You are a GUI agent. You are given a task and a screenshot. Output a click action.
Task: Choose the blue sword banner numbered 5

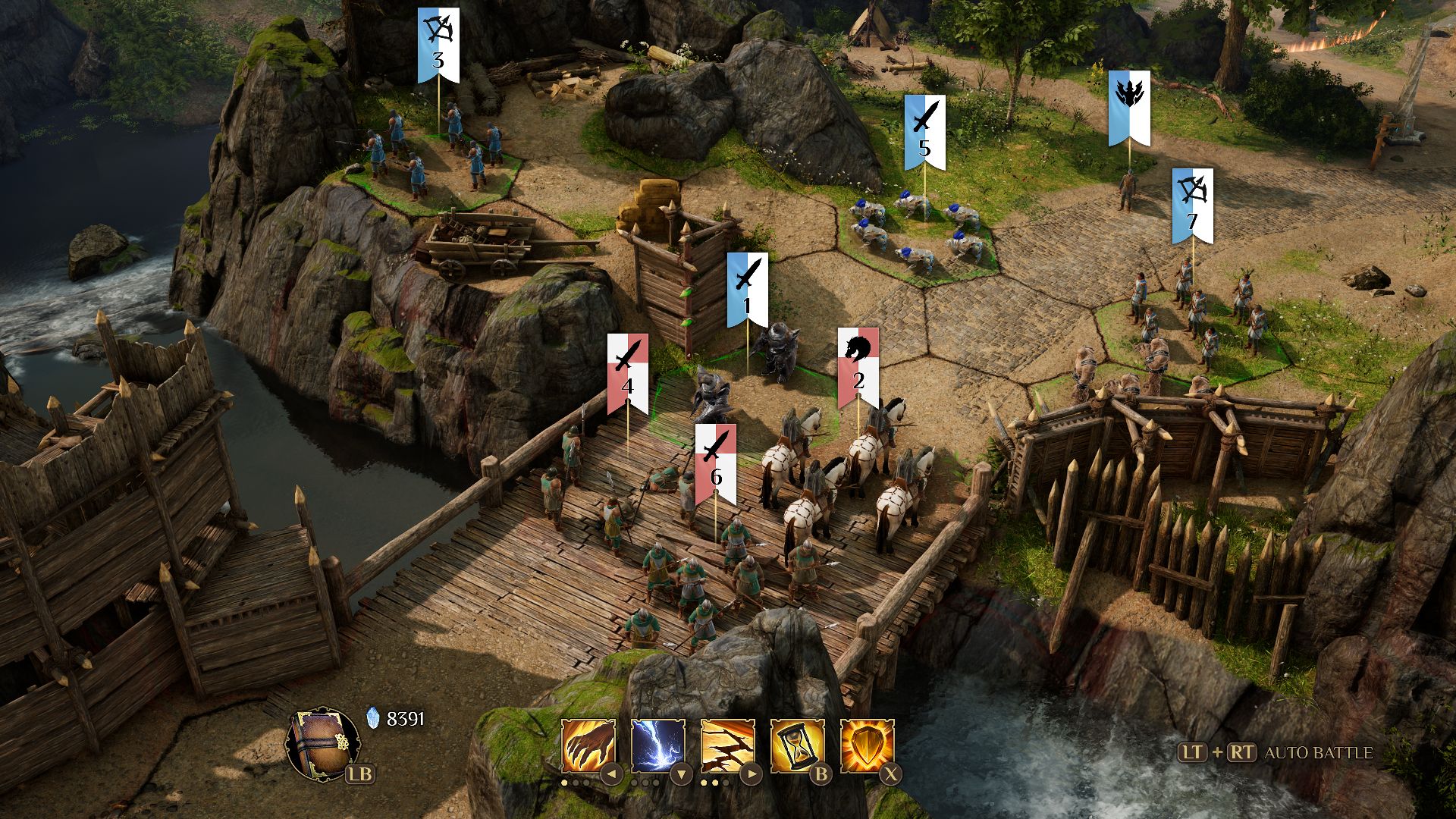pyautogui.click(x=924, y=133)
